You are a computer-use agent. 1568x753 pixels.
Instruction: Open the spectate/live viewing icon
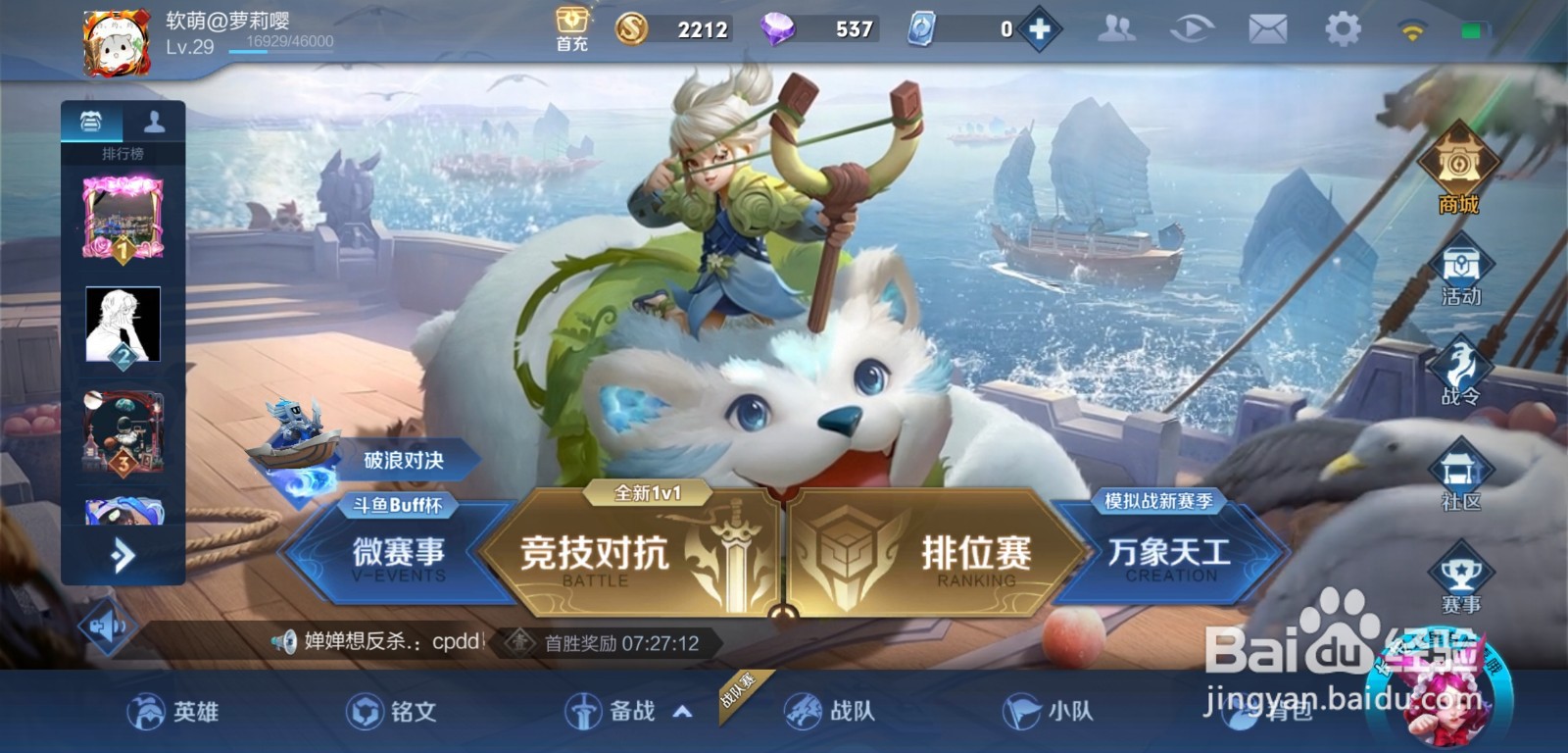(1193, 27)
